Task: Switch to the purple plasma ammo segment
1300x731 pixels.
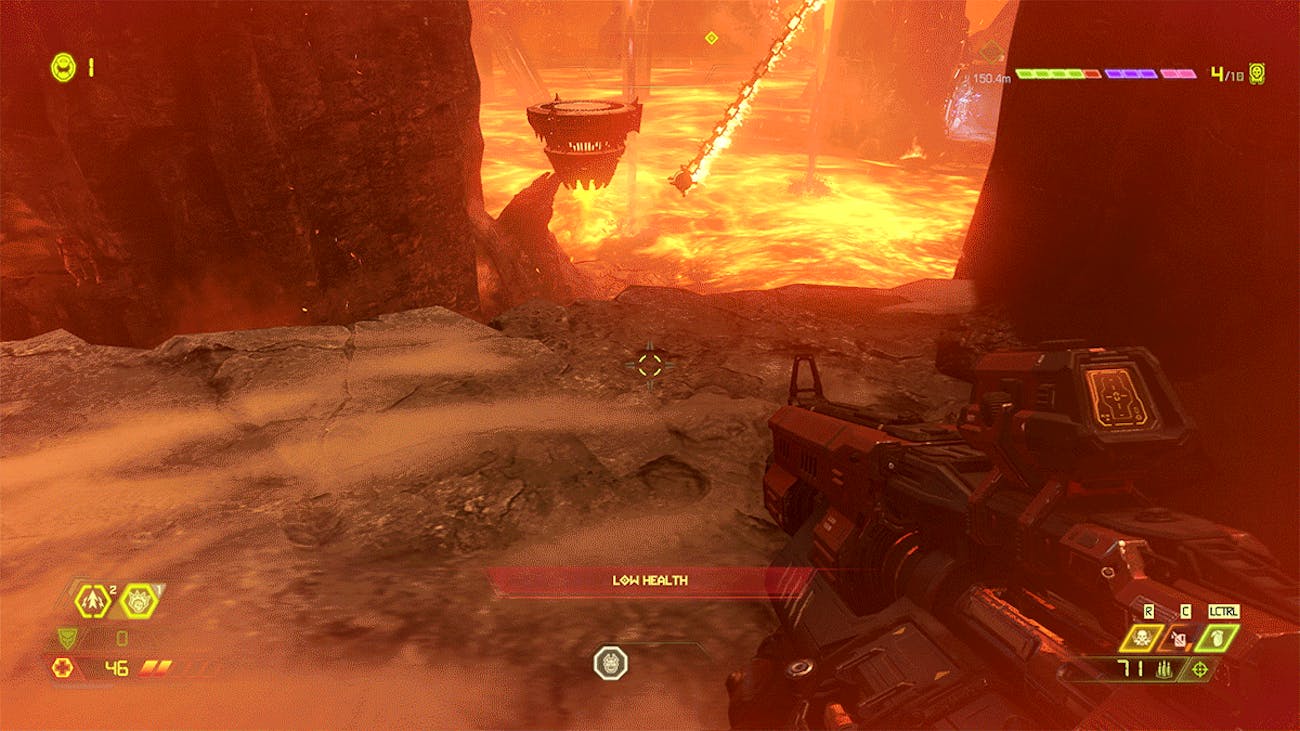Action: click(1131, 74)
